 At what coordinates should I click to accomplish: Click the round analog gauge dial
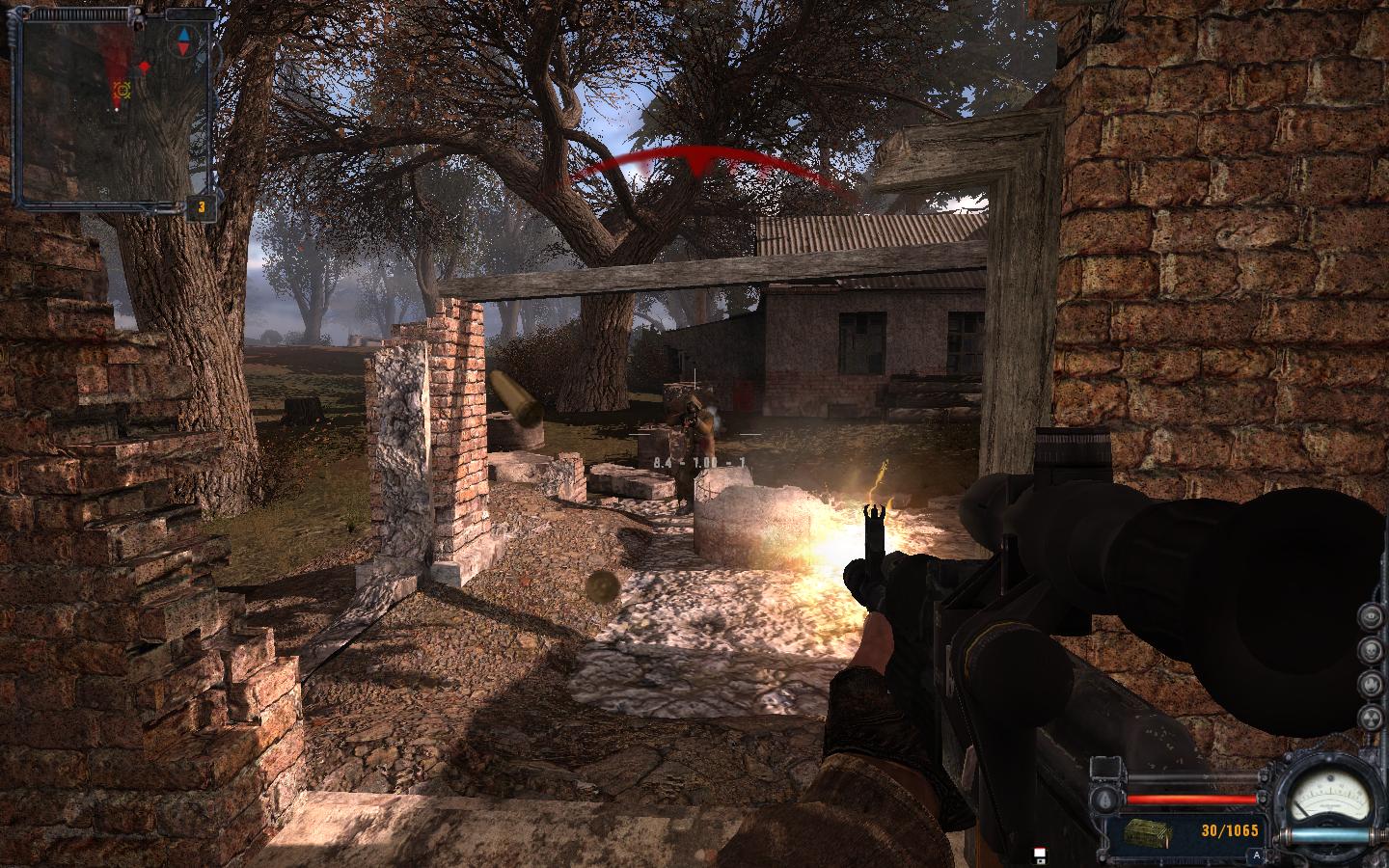click(1331, 795)
